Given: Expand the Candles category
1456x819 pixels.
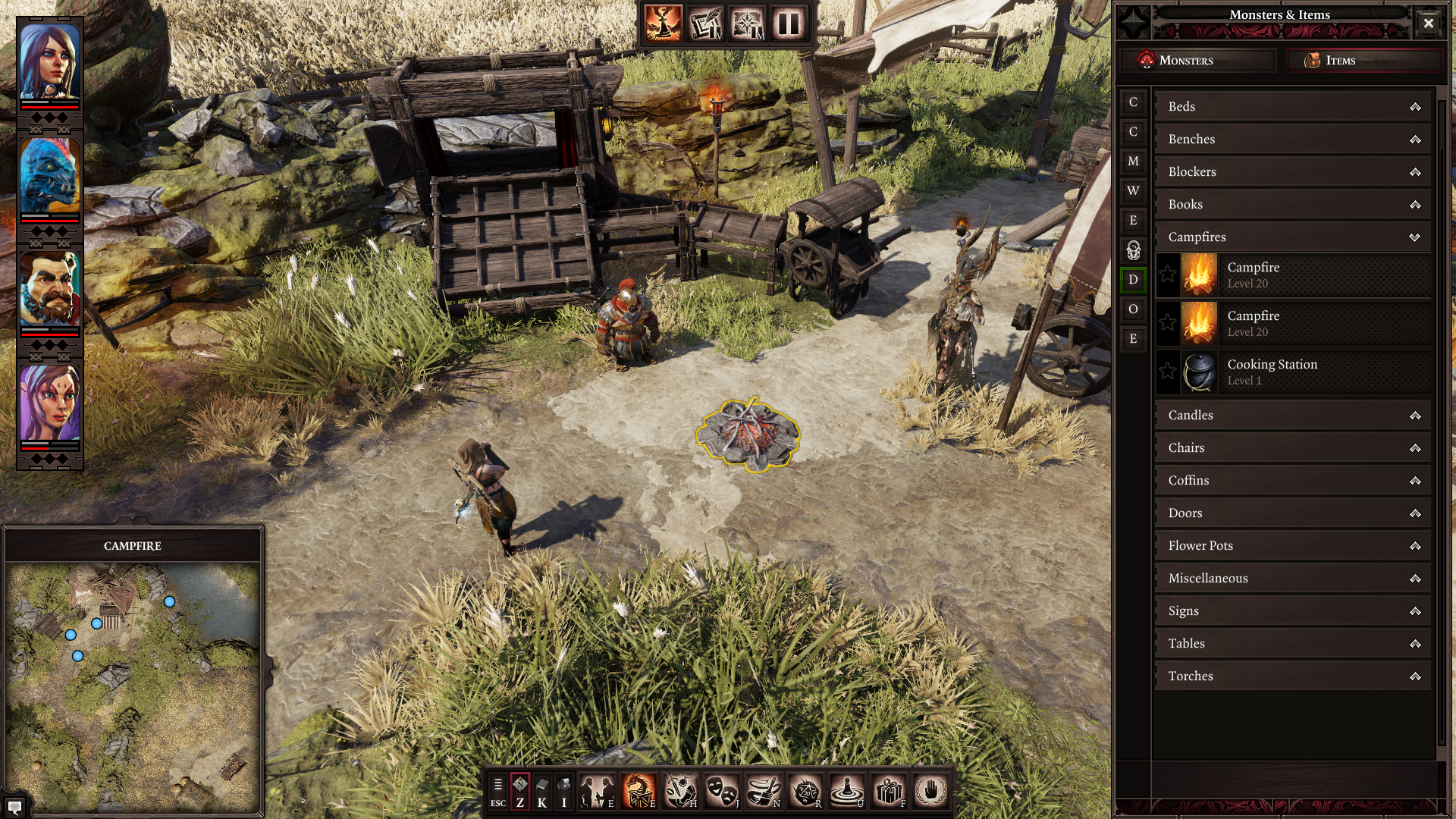Looking at the screenshot, I should coord(1292,416).
